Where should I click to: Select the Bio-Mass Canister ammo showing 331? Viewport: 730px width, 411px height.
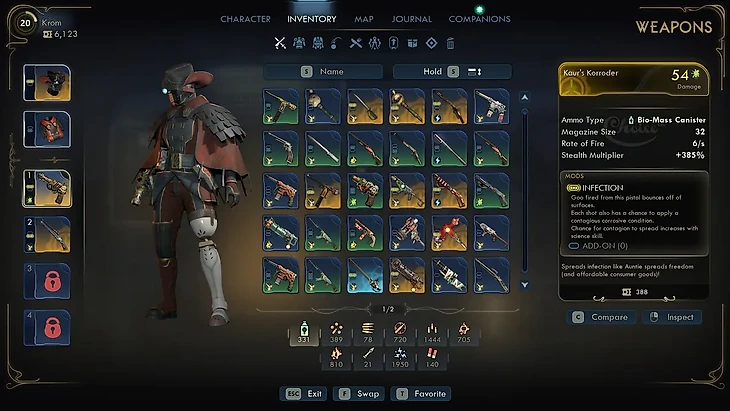(x=303, y=333)
